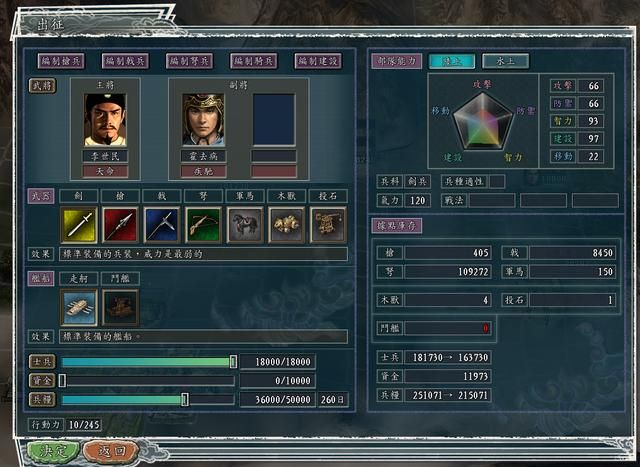640x467 pixels.
Task: Equip the 戟 halberd weapon icon
Action: click(x=162, y=225)
